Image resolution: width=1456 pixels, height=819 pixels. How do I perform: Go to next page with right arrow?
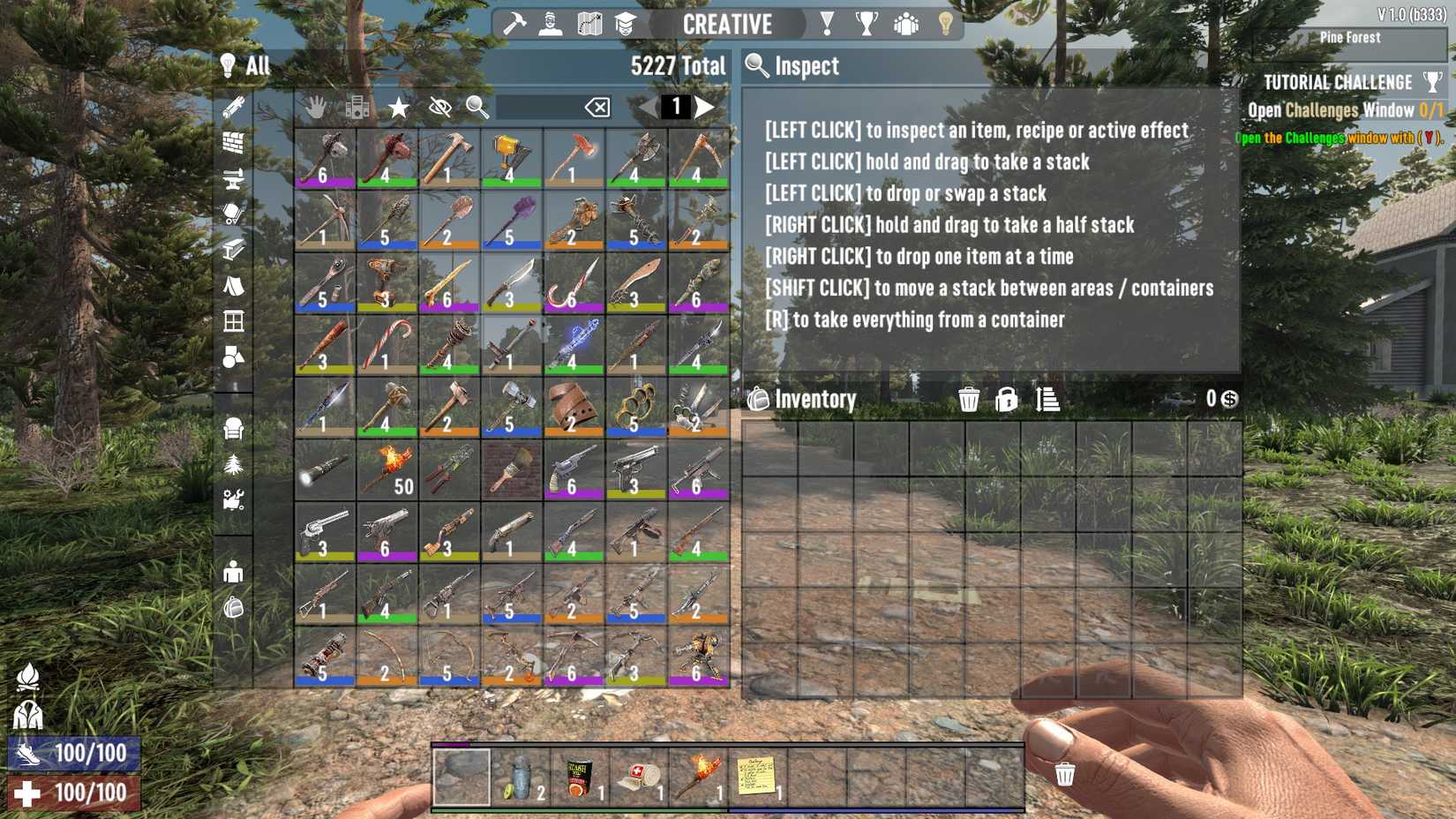[706, 107]
